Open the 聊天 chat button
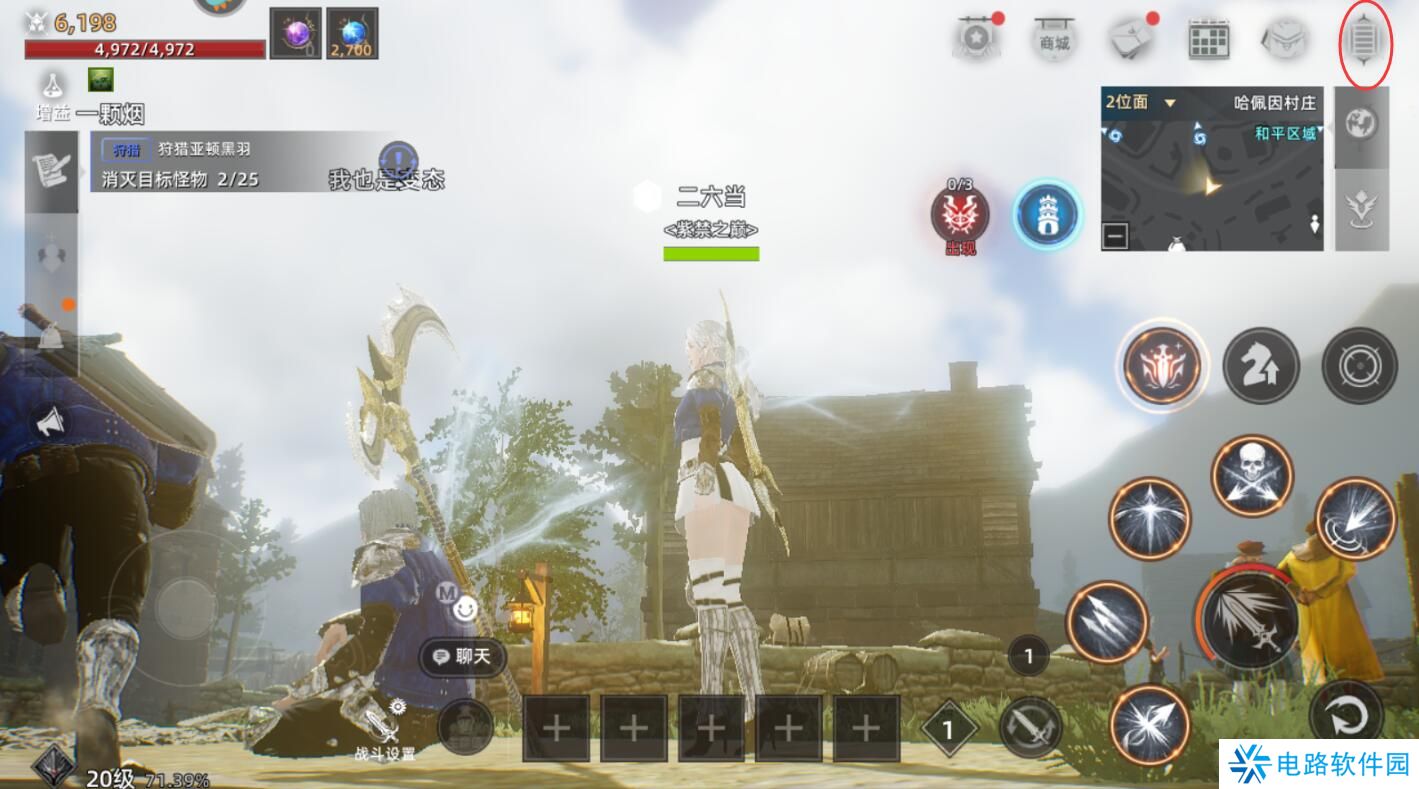This screenshot has width=1419, height=789. click(464, 657)
